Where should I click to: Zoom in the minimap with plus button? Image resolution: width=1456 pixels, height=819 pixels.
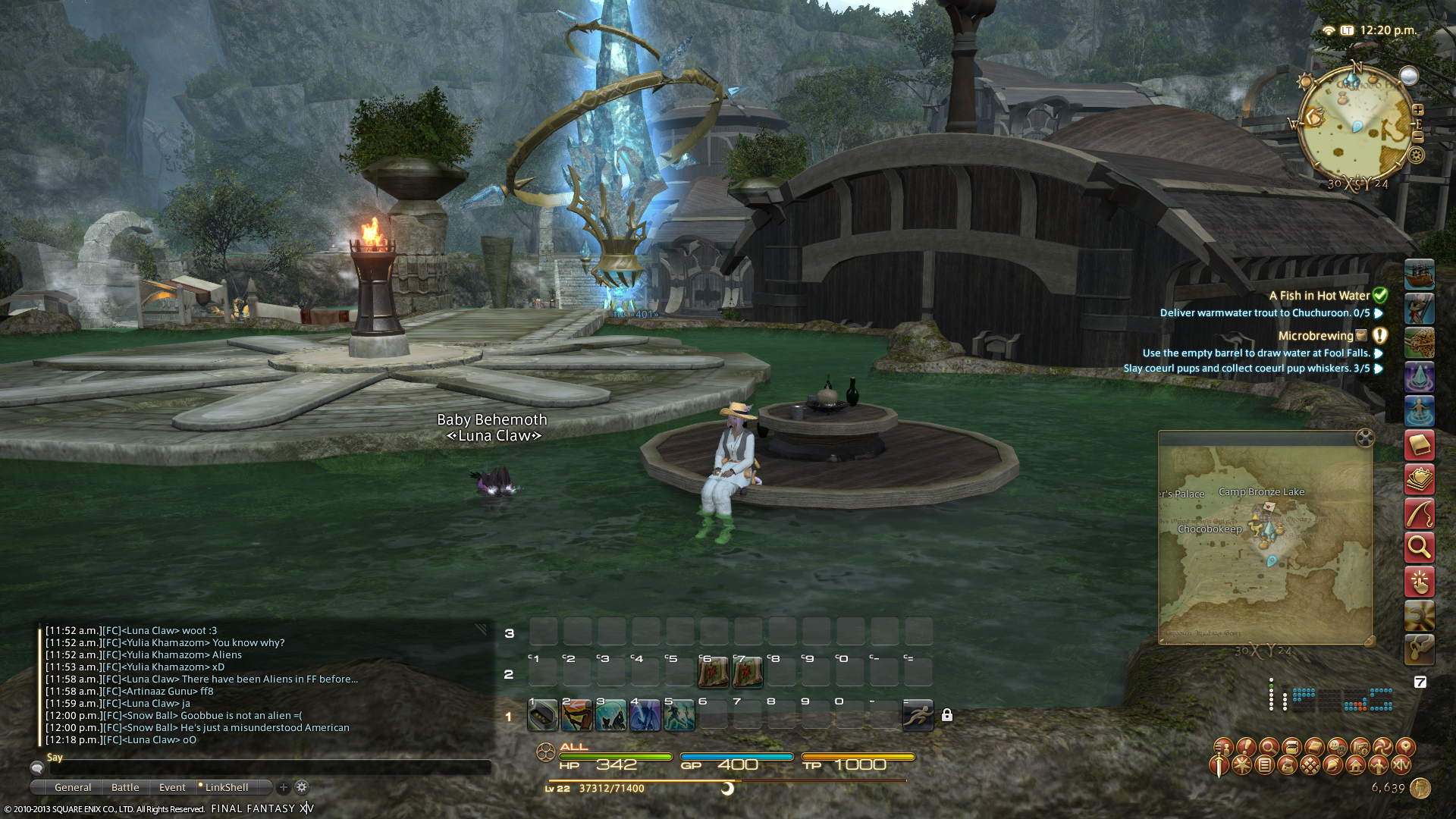[1417, 110]
